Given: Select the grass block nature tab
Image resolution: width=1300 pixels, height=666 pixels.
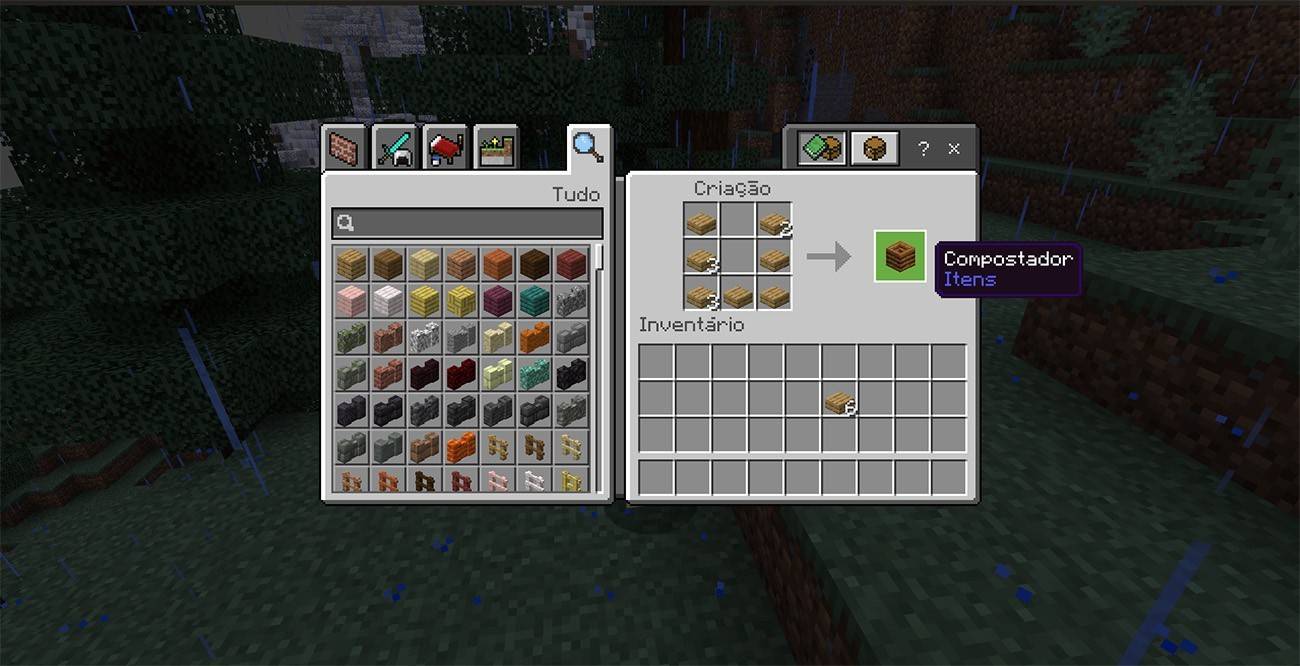Looking at the screenshot, I should pos(495,149).
